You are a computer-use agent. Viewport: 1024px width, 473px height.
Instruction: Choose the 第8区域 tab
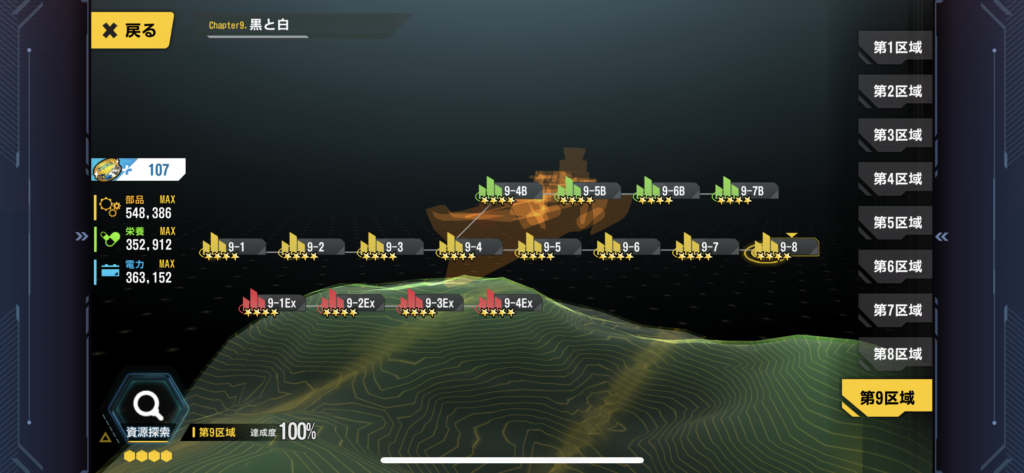click(896, 354)
